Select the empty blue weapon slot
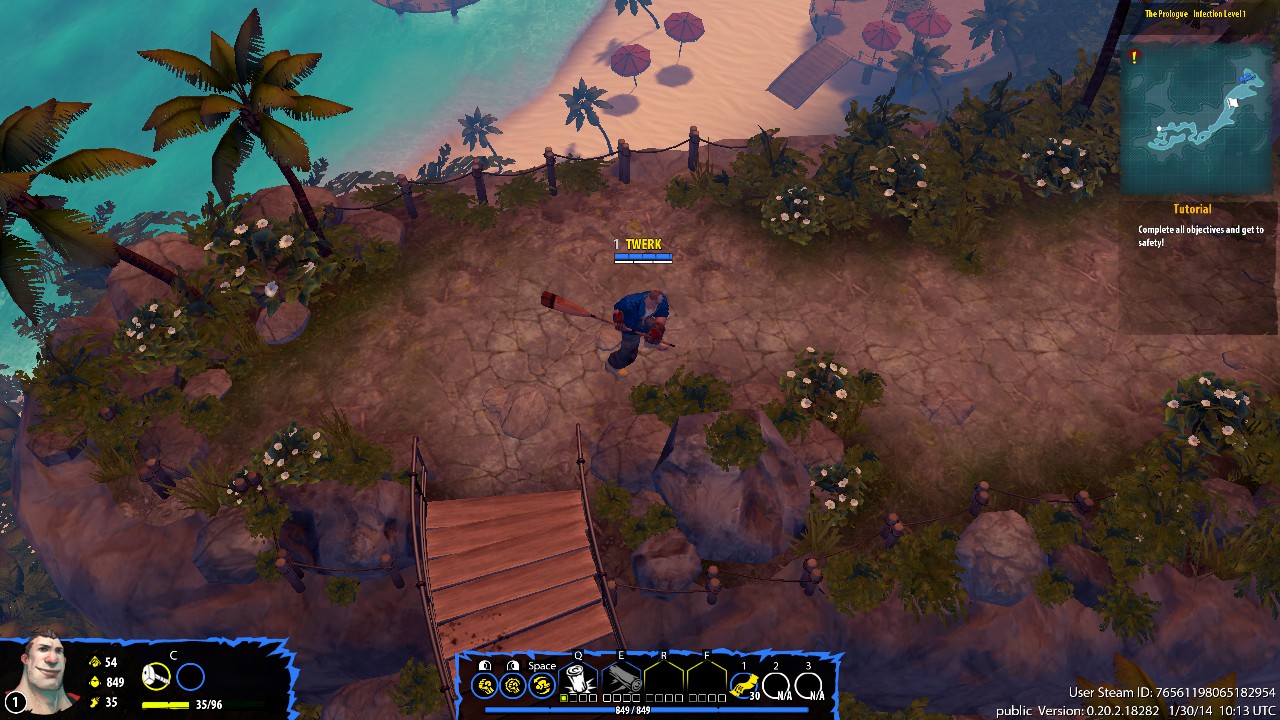This screenshot has width=1280, height=720. point(190,677)
